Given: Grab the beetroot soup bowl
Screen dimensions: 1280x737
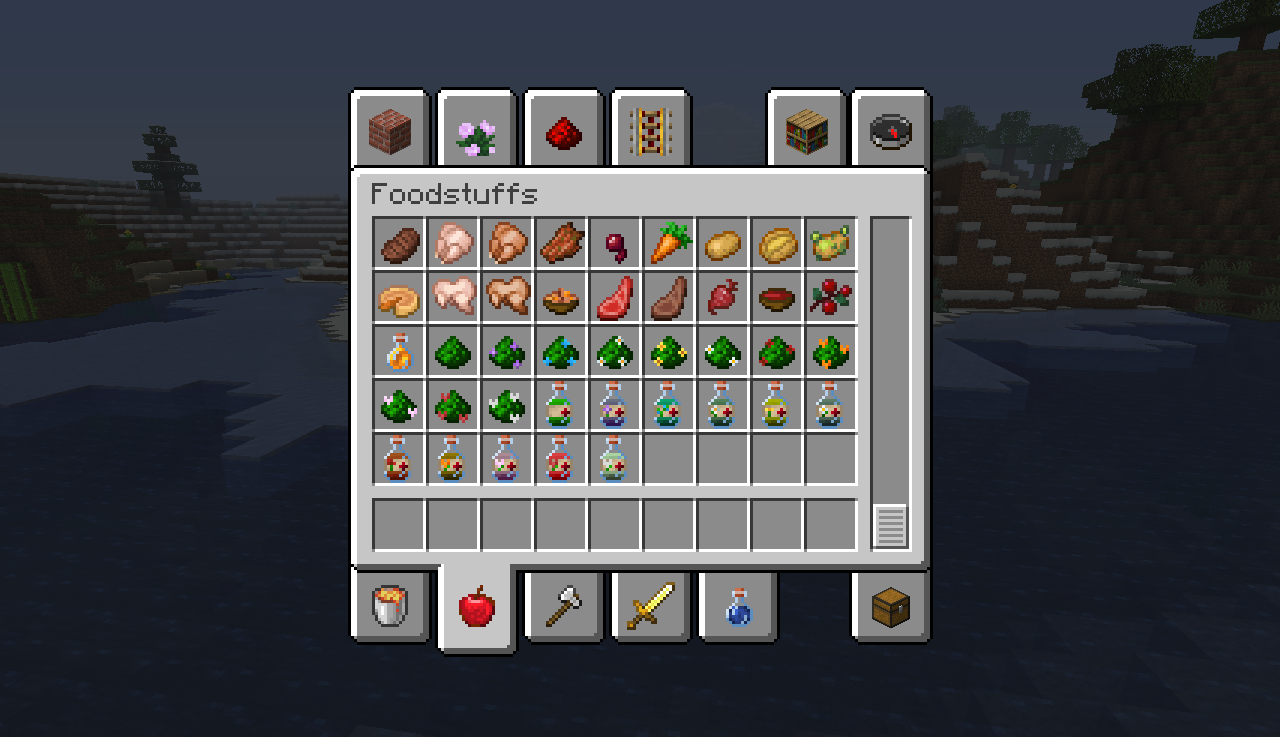Looking at the screenshot, I should pyautogui.click(x=777, y=298).
